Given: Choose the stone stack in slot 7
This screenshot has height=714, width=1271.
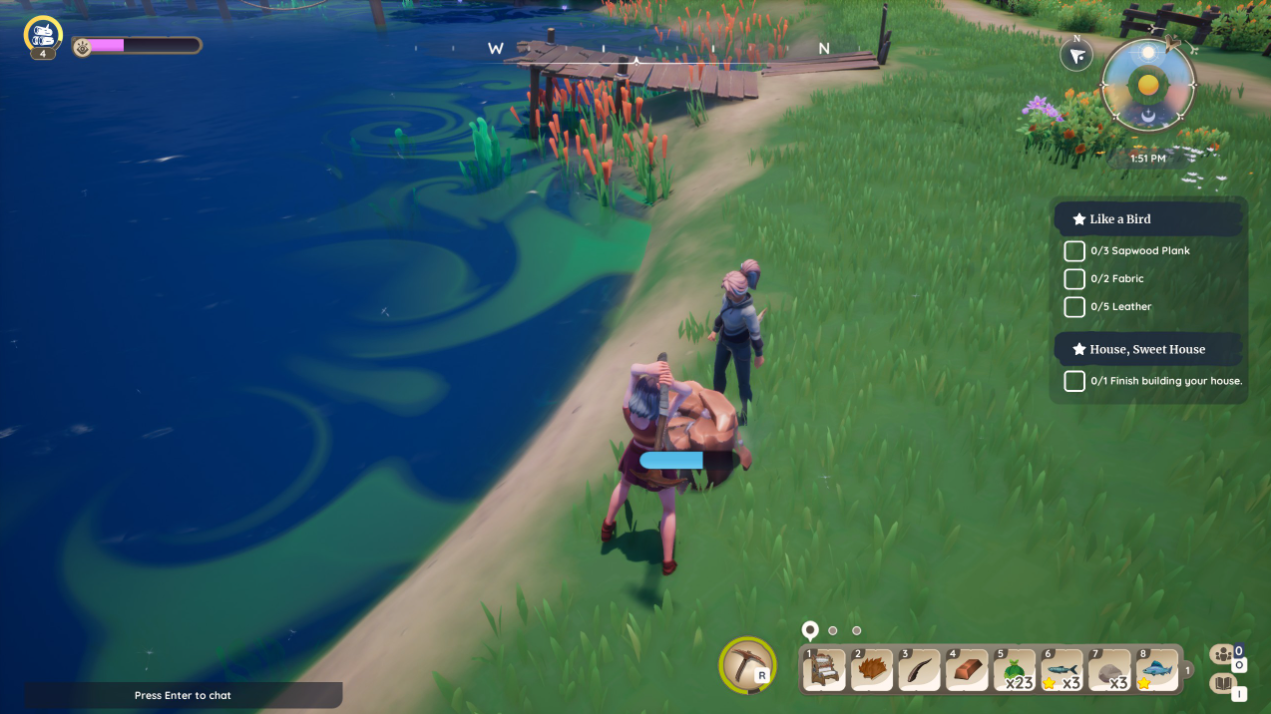Looking at the screenshot, I should point(1108,669).
